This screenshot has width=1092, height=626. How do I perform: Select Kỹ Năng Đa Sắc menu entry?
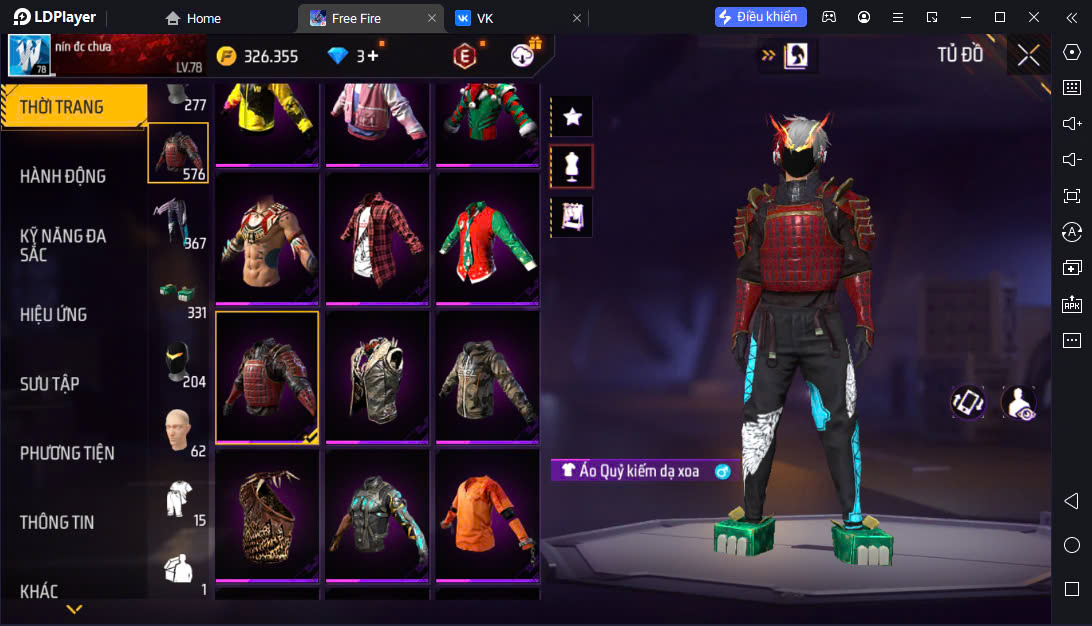pyautogui.click(x=63, y=245)
